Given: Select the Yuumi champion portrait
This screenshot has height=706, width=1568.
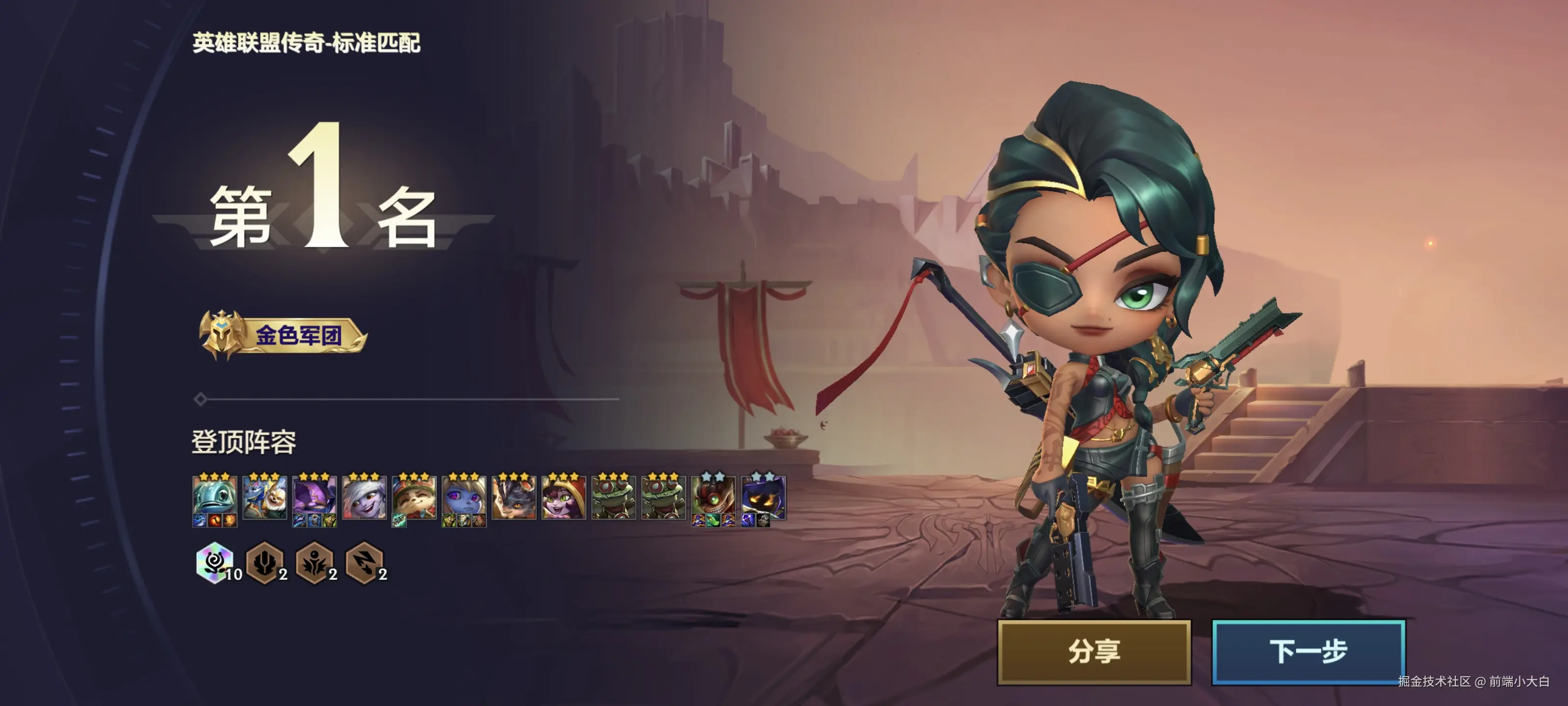Looking at the screenshot, I should 264,497.
